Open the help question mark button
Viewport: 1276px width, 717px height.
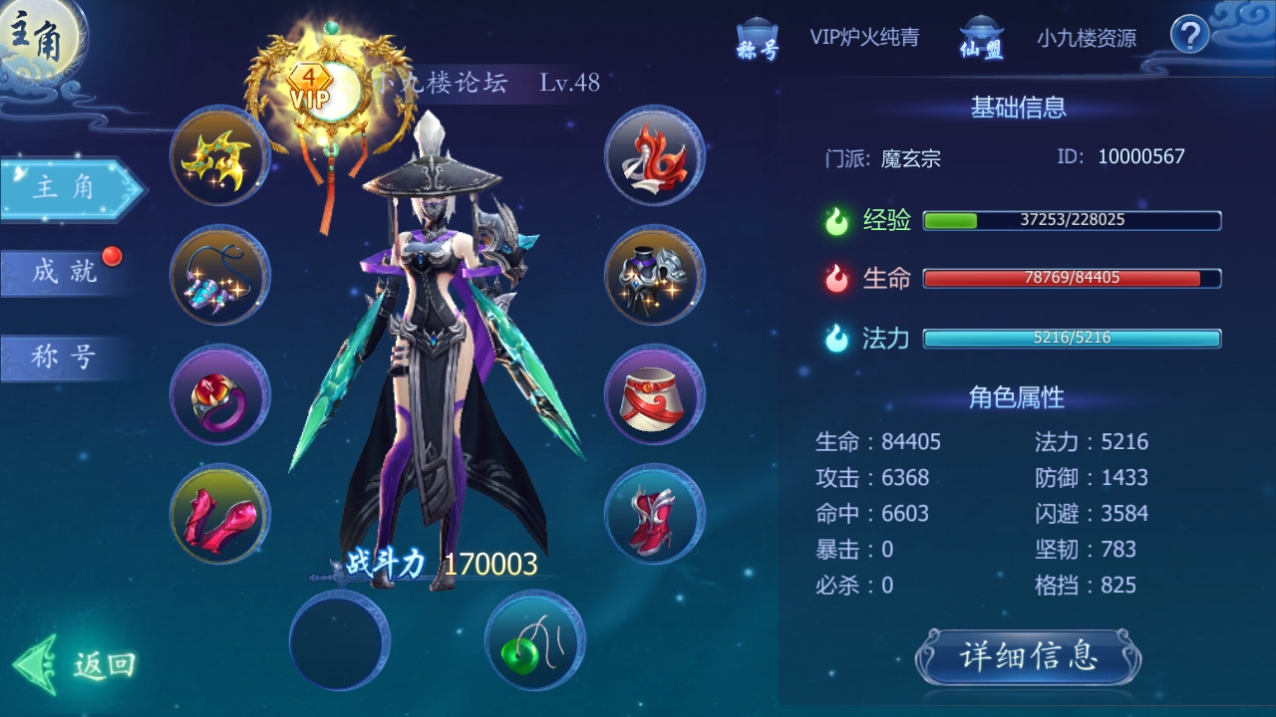click(x=1189, y=36)
